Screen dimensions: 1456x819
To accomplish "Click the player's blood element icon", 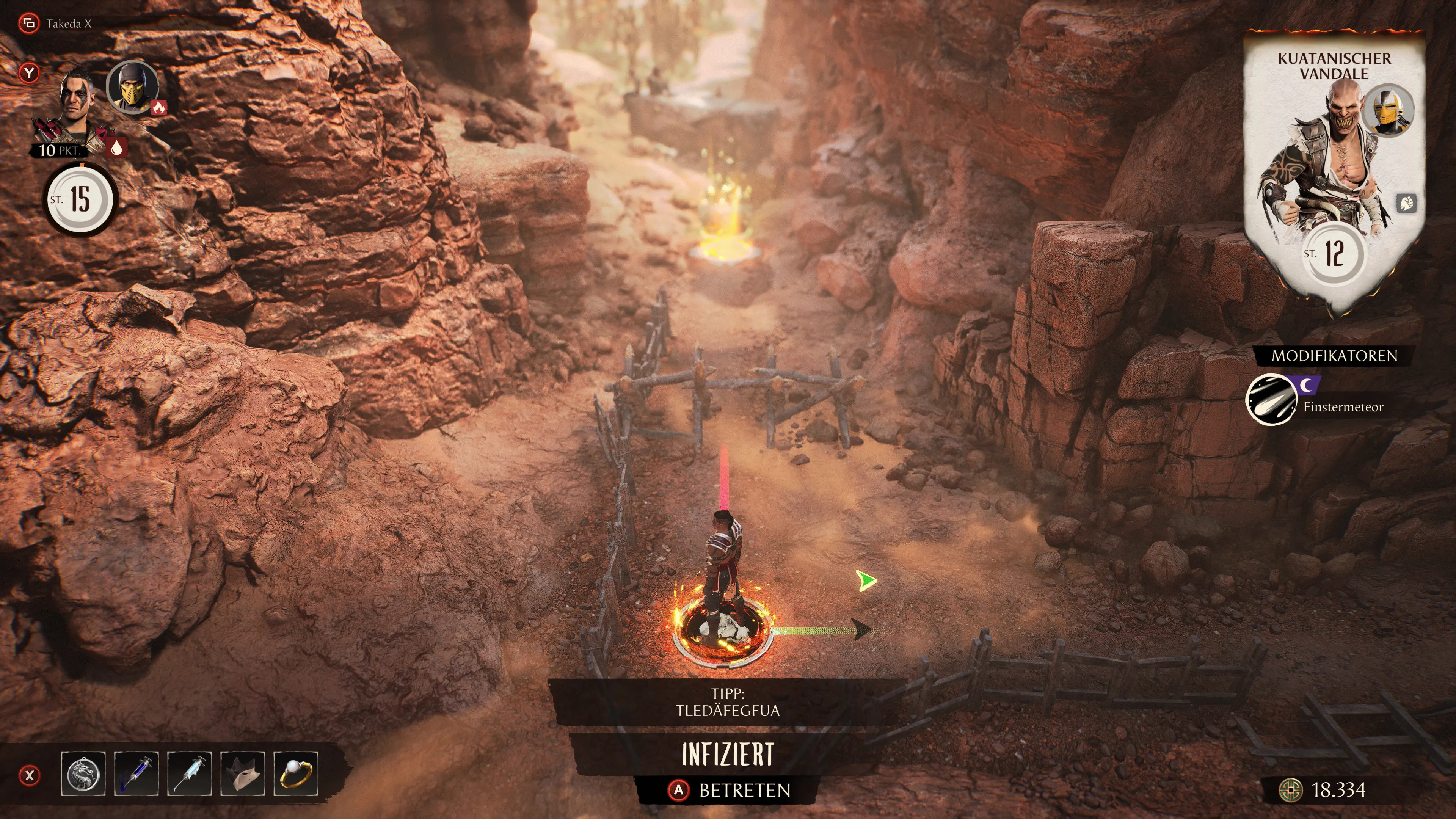I will (116, 148).
